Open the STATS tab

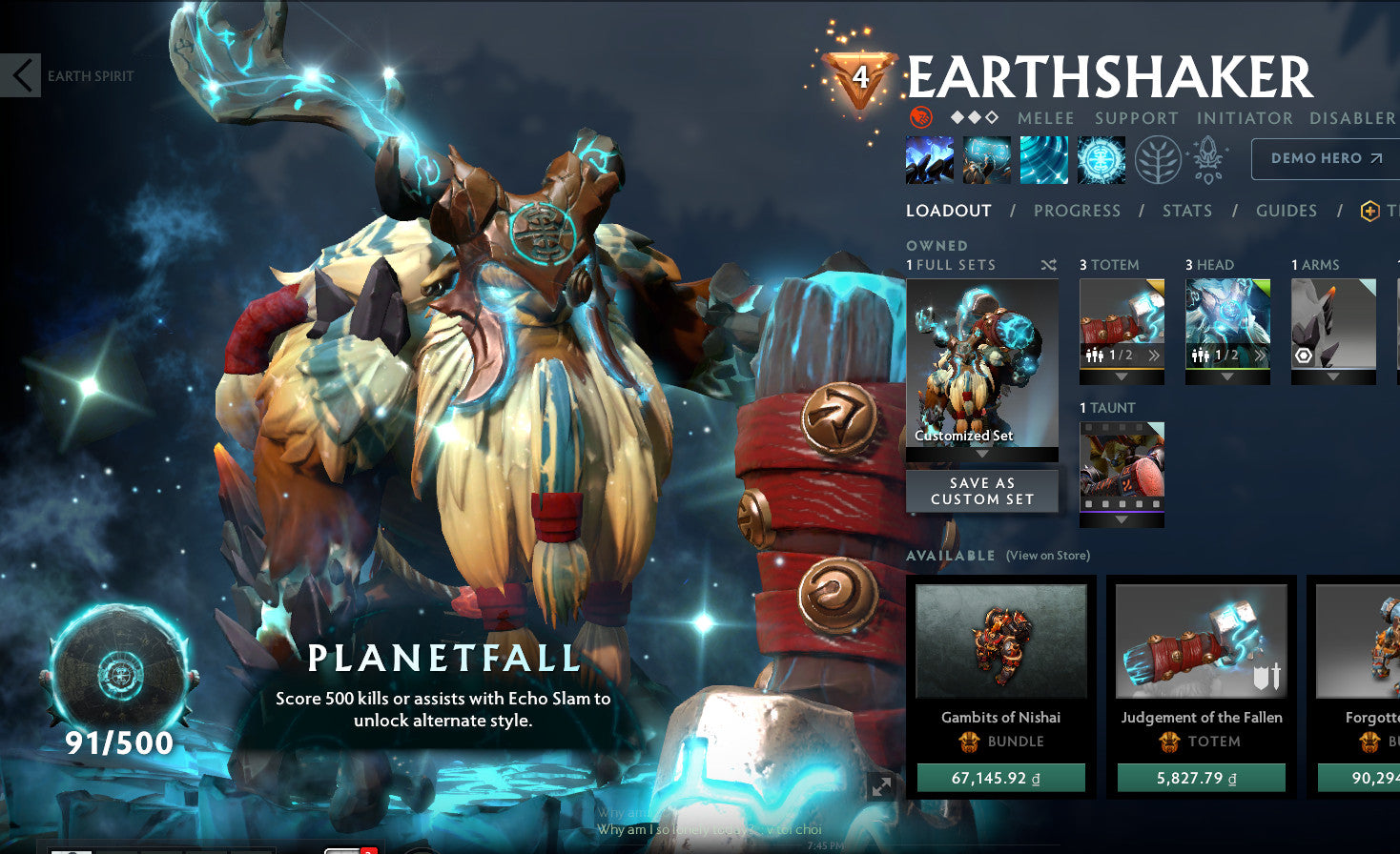(1186, 211)
